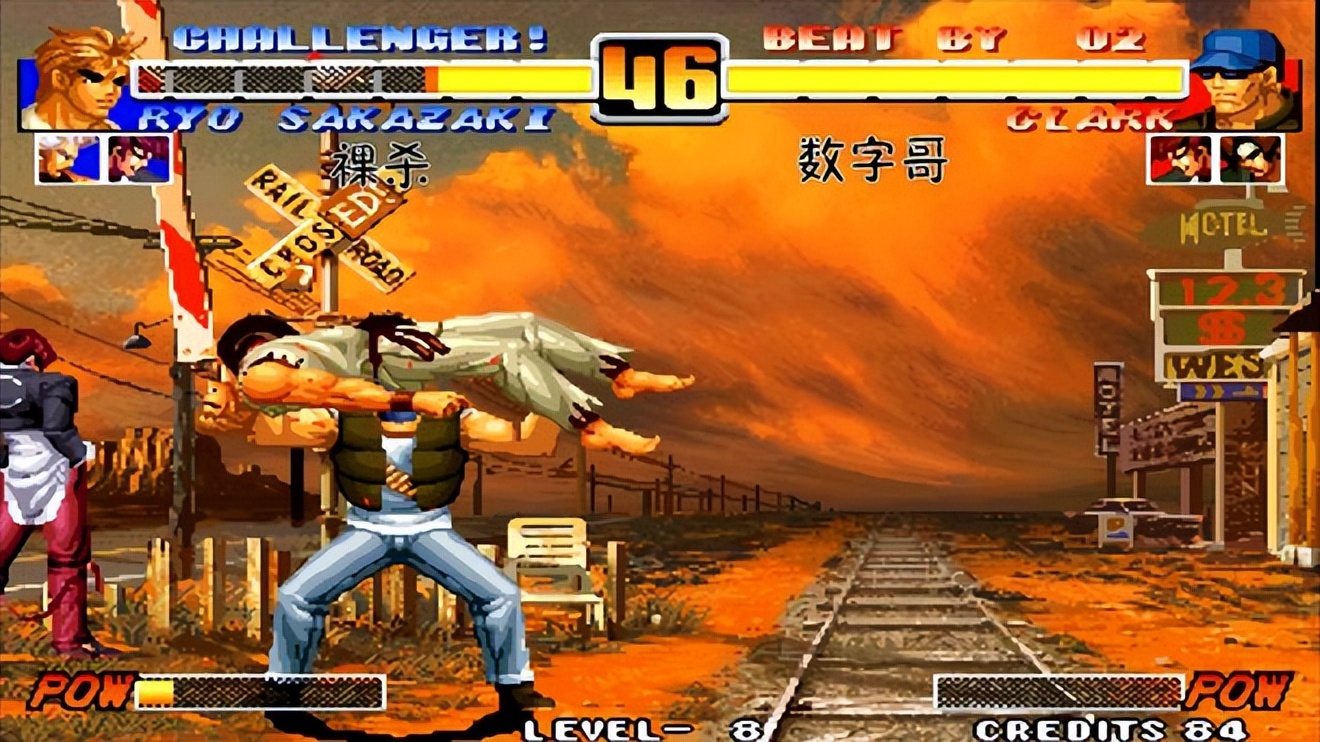1320x742 pixels.
Task: Click the round timer showing 46
Action: [x=660, y=75]
